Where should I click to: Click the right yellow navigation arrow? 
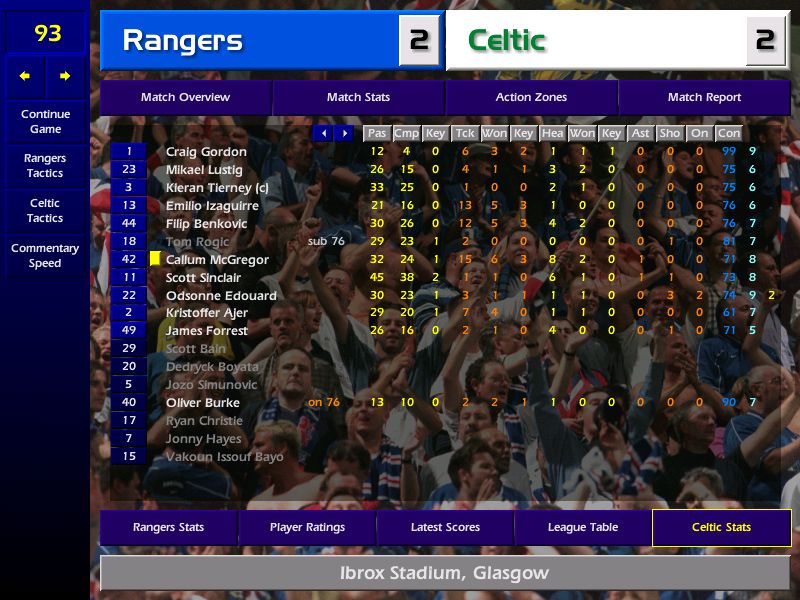click(65, 76)
